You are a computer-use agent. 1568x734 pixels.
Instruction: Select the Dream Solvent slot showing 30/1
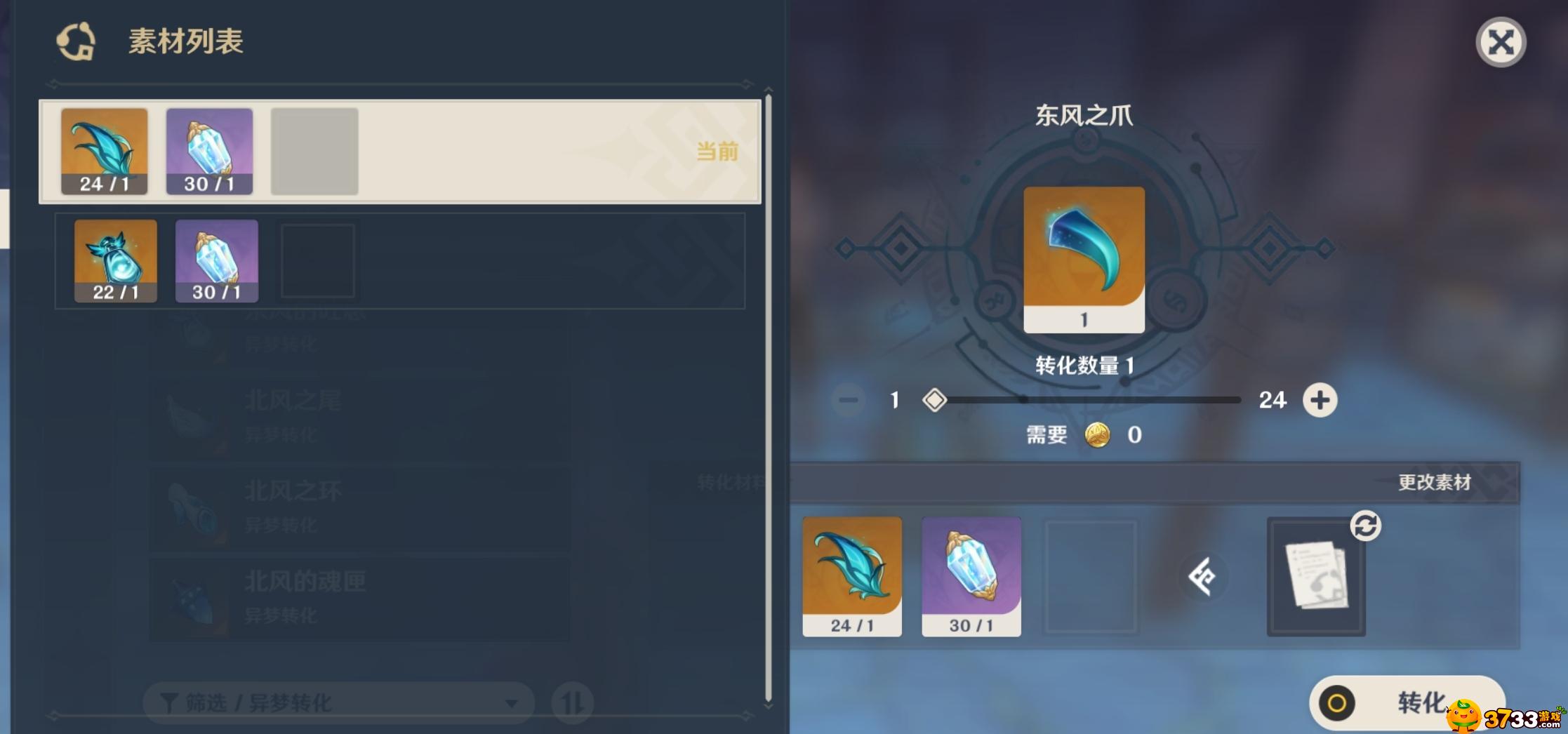971,575
